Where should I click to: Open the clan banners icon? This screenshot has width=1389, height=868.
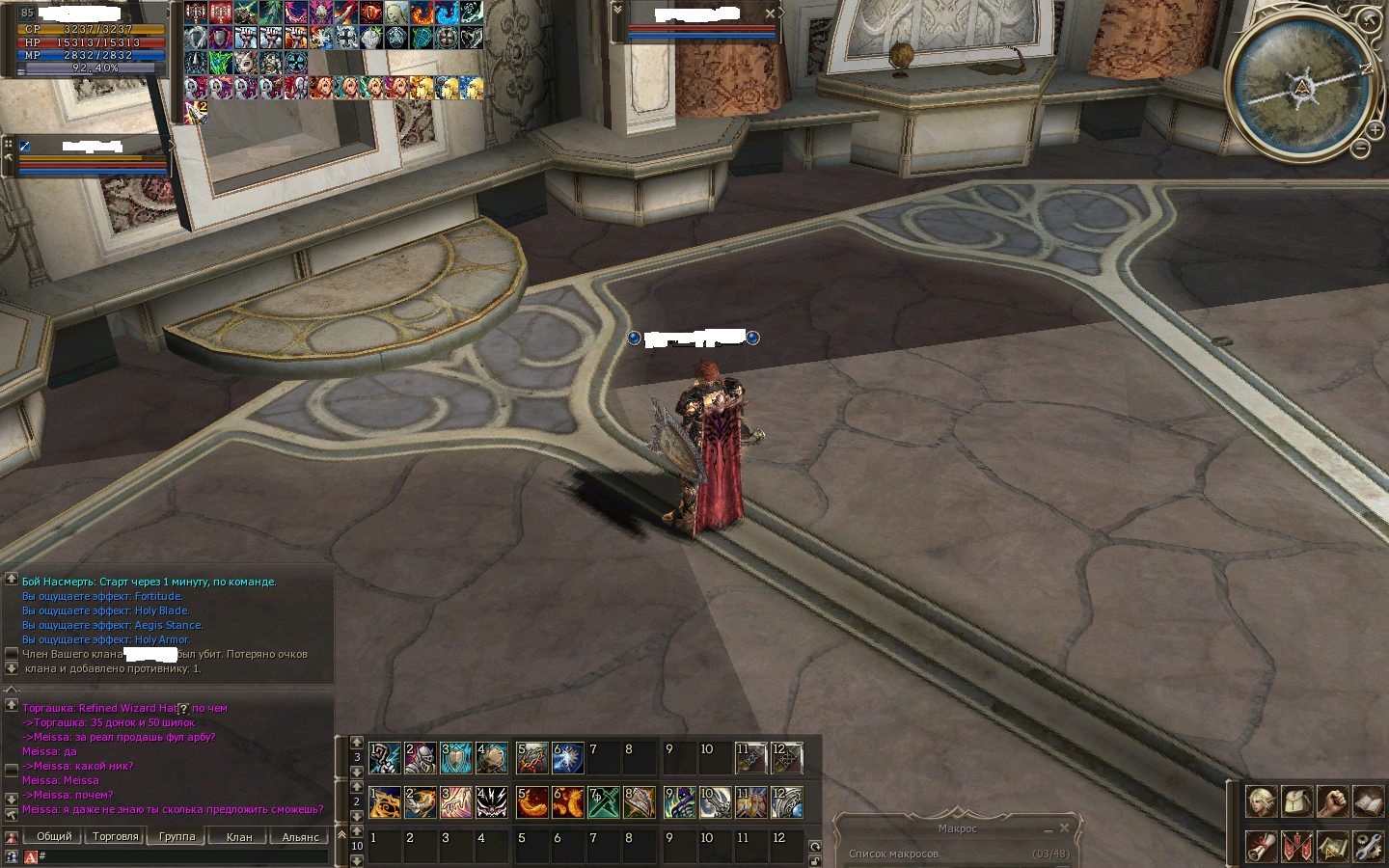[1296, 846]
